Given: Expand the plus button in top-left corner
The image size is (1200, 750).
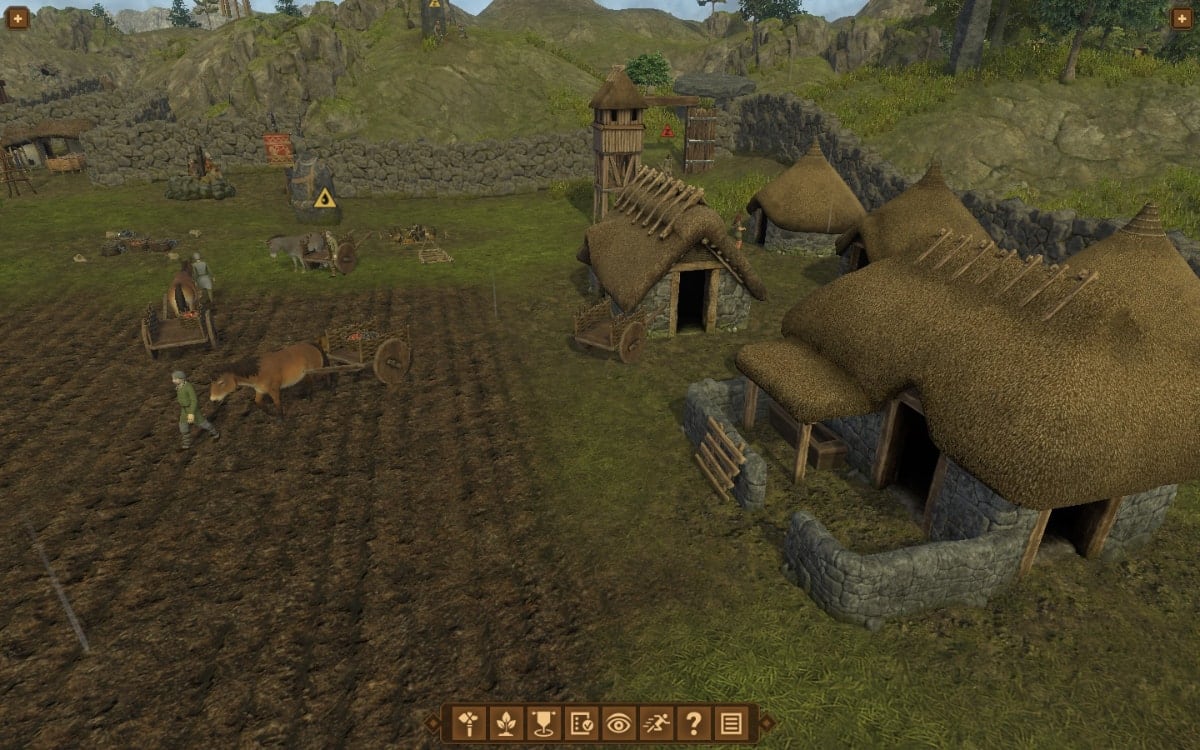Looking at the screenshot, I should 17,17.
